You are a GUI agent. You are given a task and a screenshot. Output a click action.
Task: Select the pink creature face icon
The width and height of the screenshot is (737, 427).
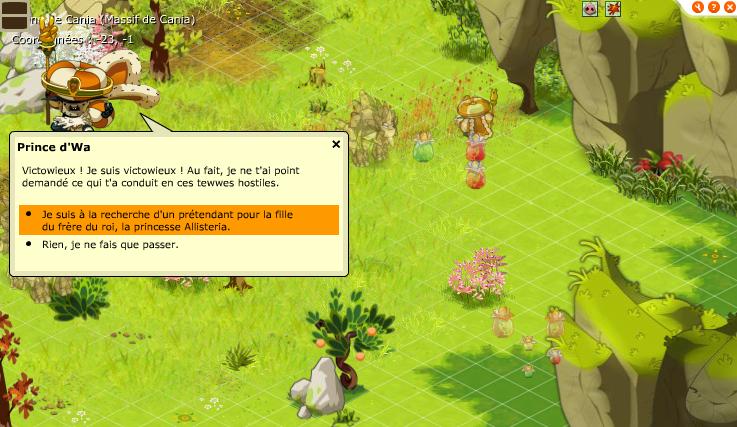[591, 9]
